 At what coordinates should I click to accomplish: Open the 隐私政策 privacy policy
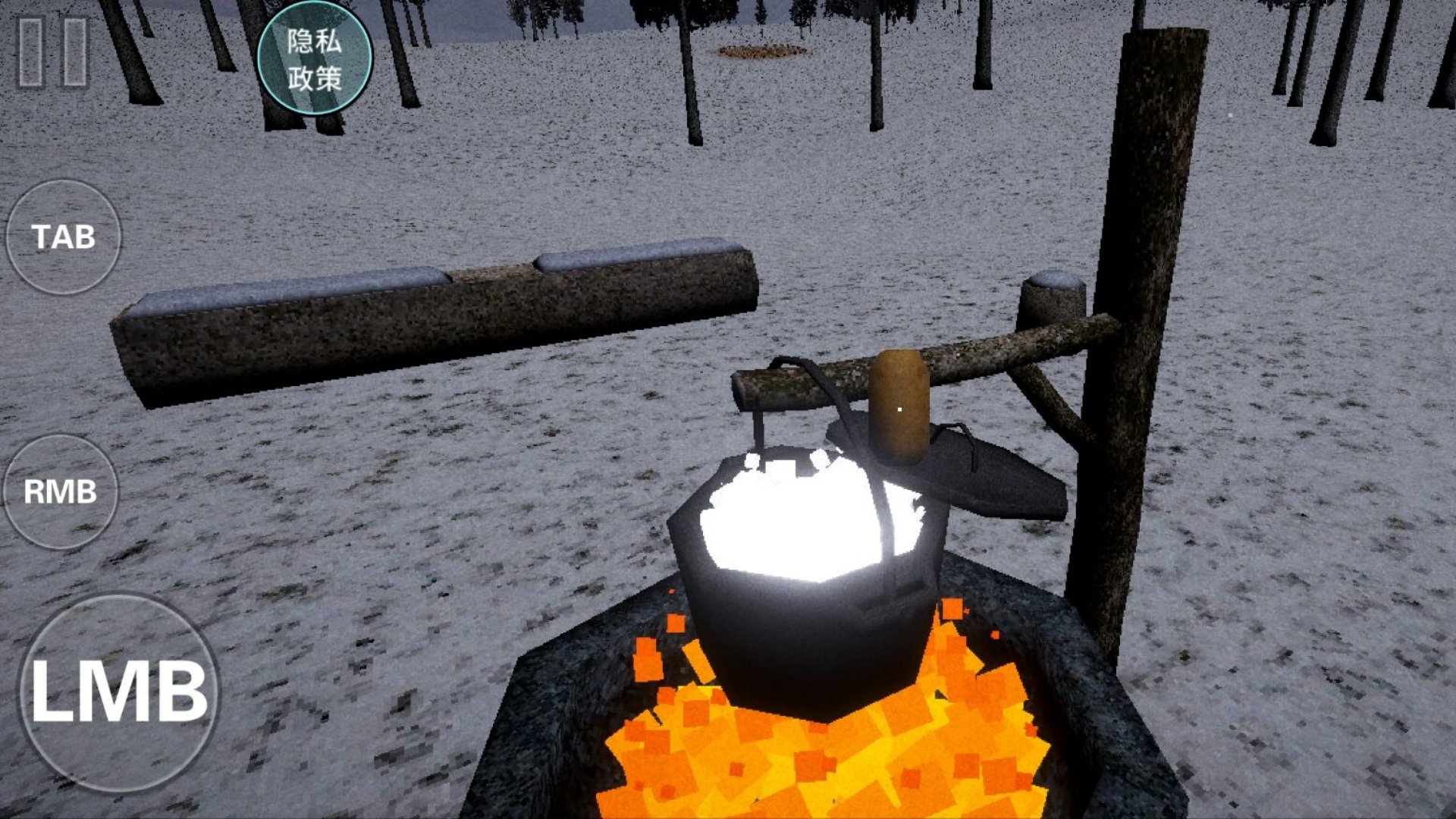tap(315, 58)
